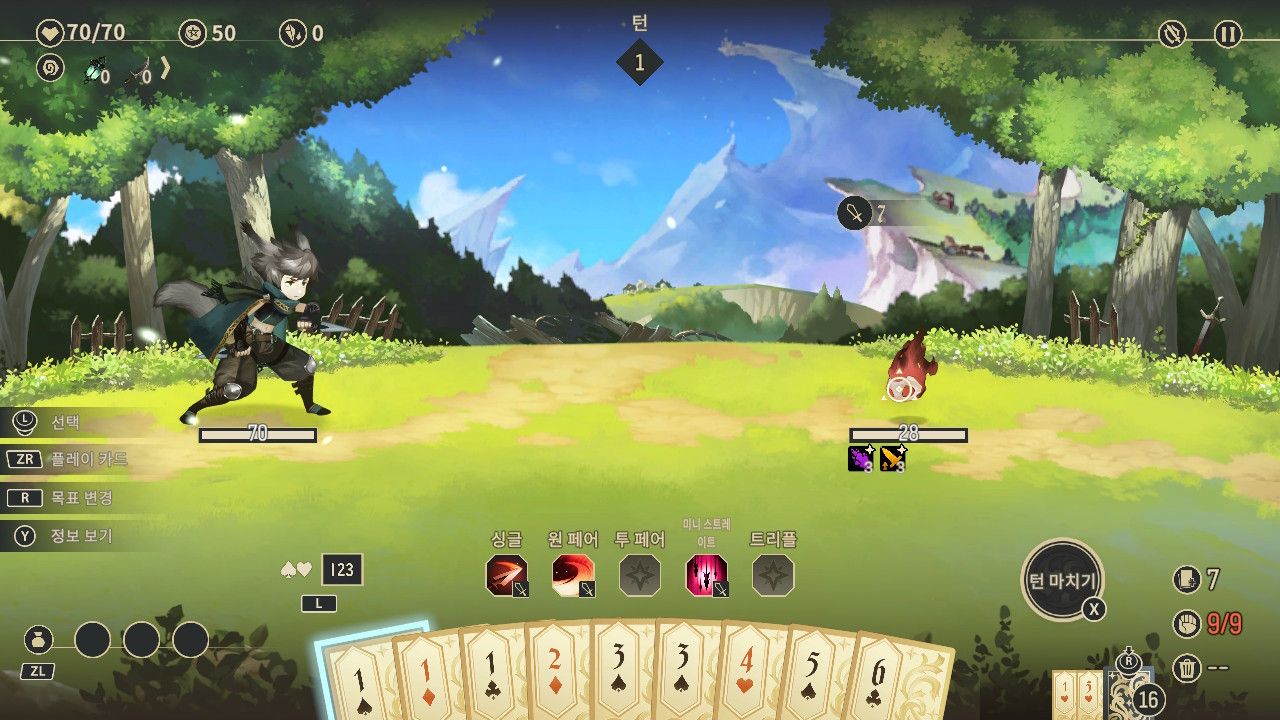Click the empty 트리플 skill slot
The height and width of the screenshot is (720, 1280).
point(773,576)
